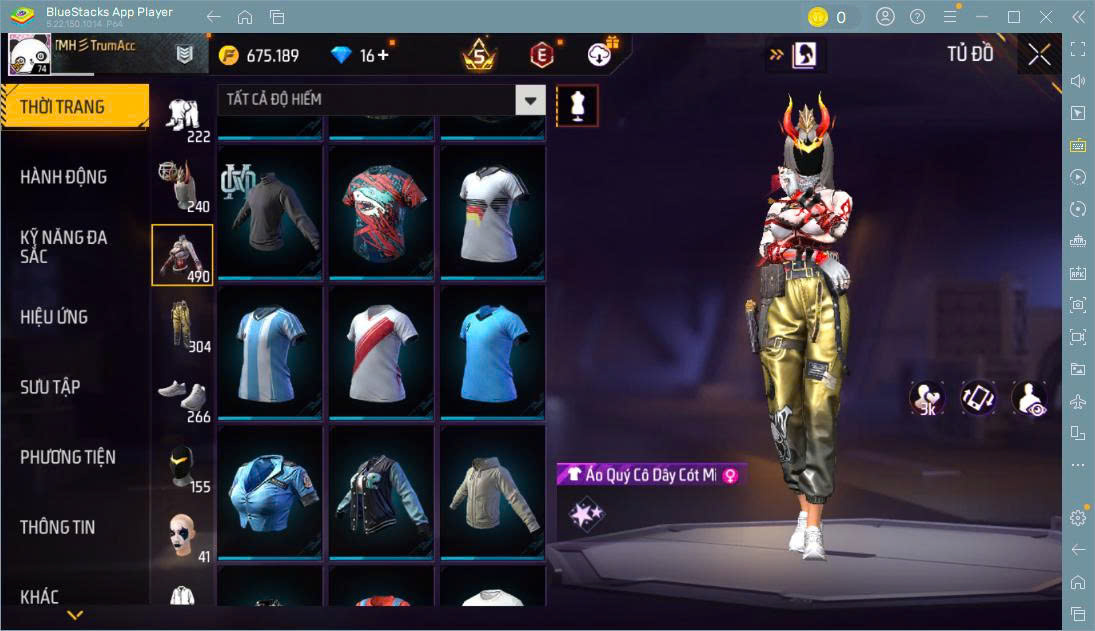1095x631 pixels.
Task: Choose the shoes subcategory with 266 items
Action: (x=182, y=395)
